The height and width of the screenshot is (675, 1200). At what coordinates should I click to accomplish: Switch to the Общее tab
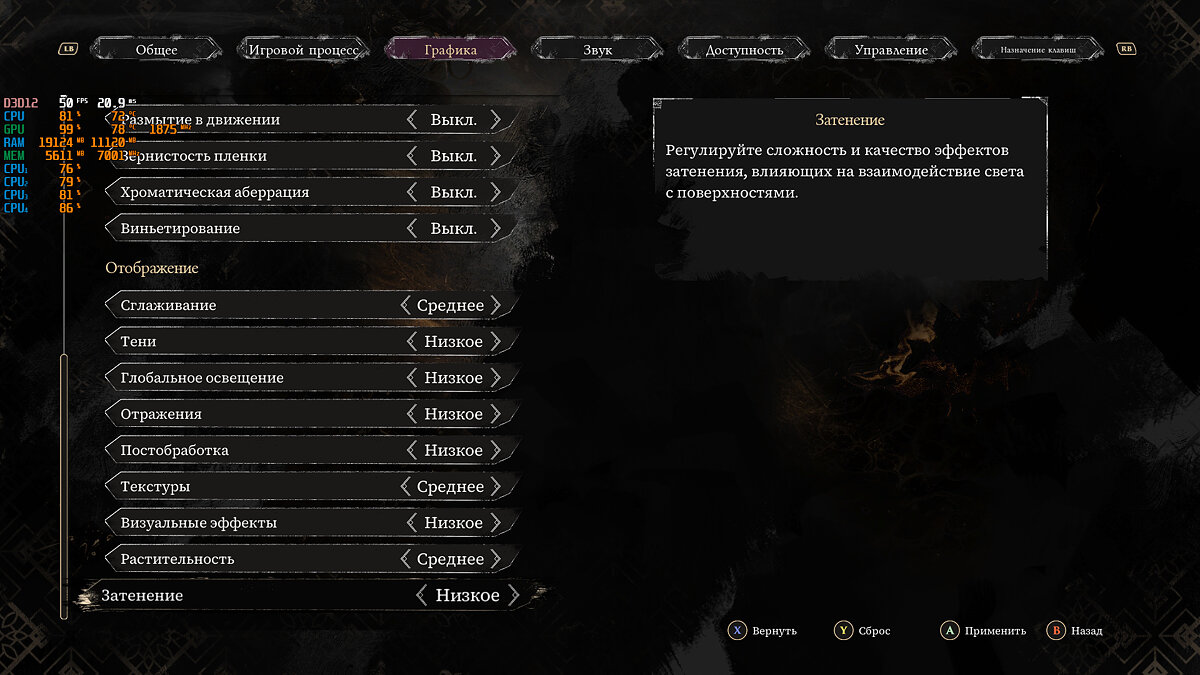pyautogui.click(x=156, y=49)
